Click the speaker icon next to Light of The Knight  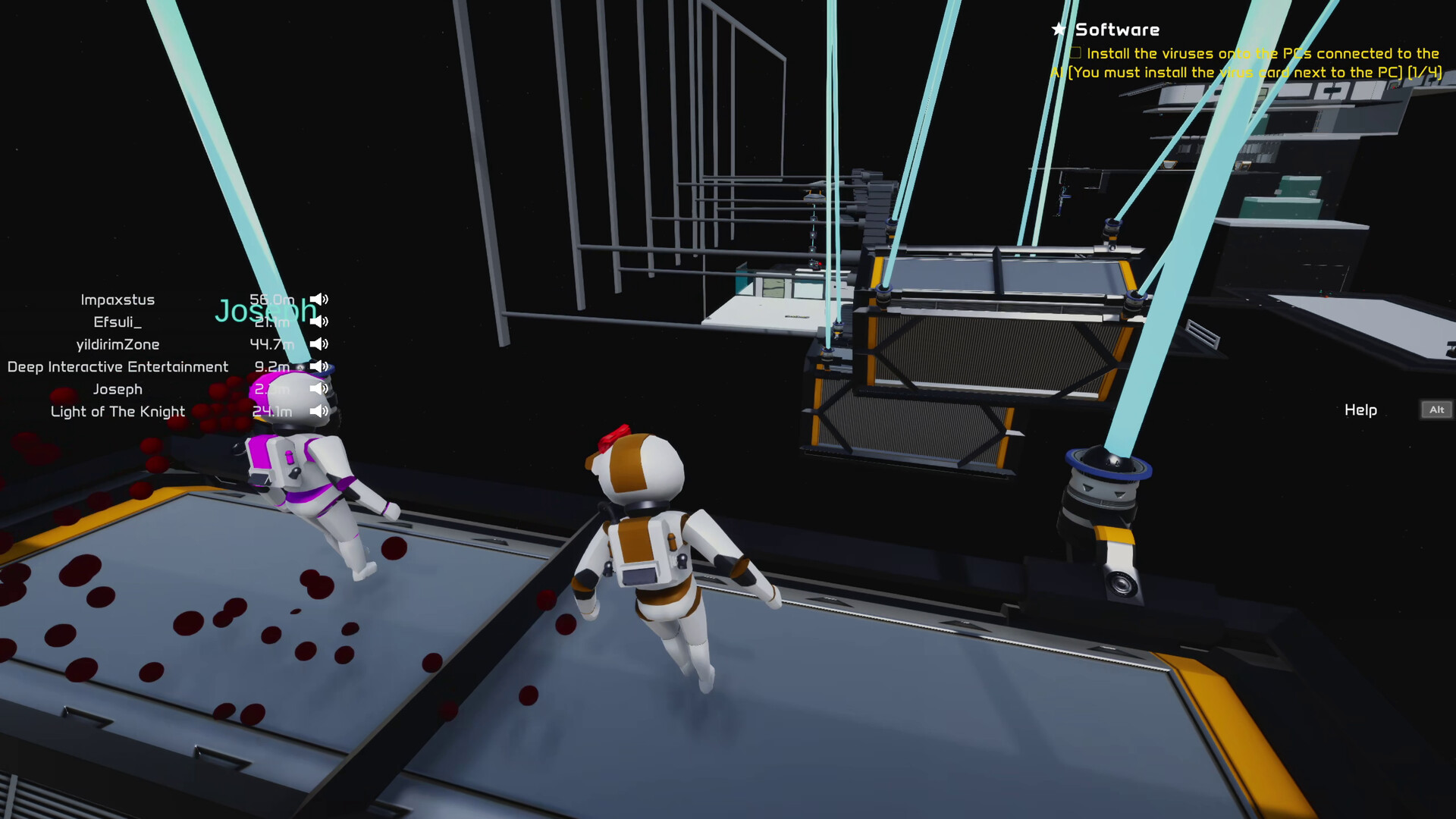(x=318, y=411)
